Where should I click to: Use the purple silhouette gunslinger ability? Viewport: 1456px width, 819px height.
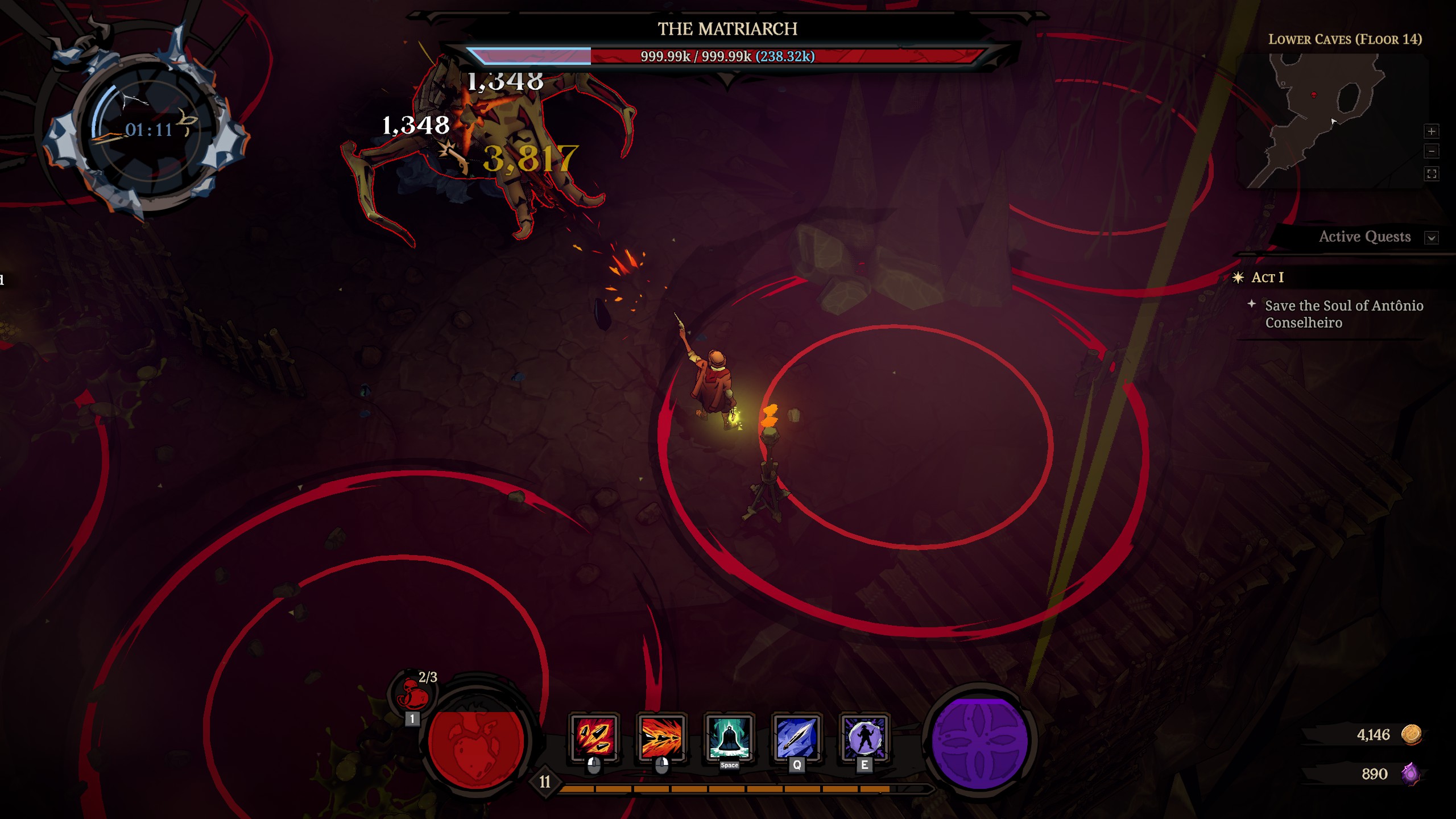pos(864,737)
